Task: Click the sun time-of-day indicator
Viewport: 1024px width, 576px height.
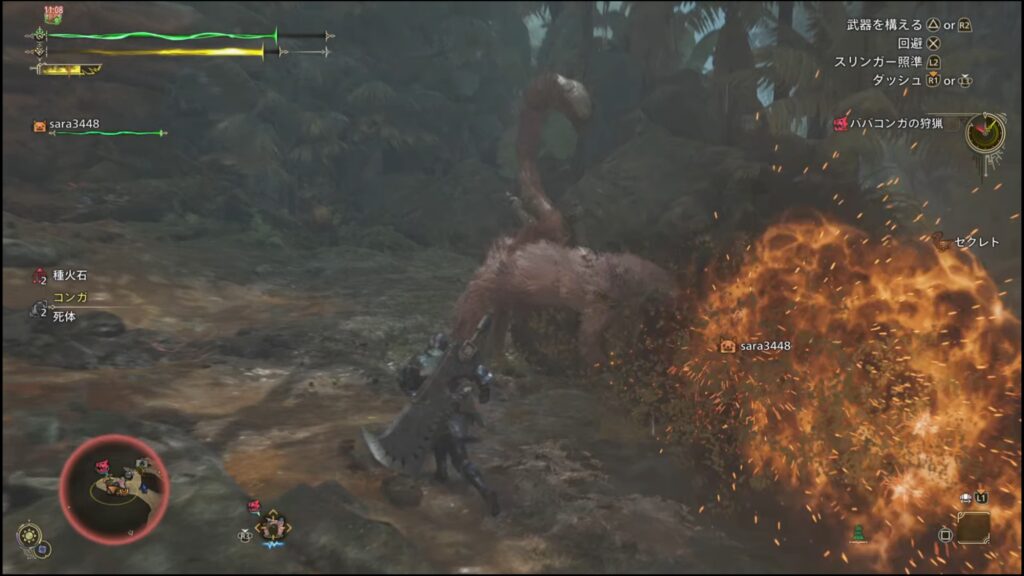Action: [28, 534]
